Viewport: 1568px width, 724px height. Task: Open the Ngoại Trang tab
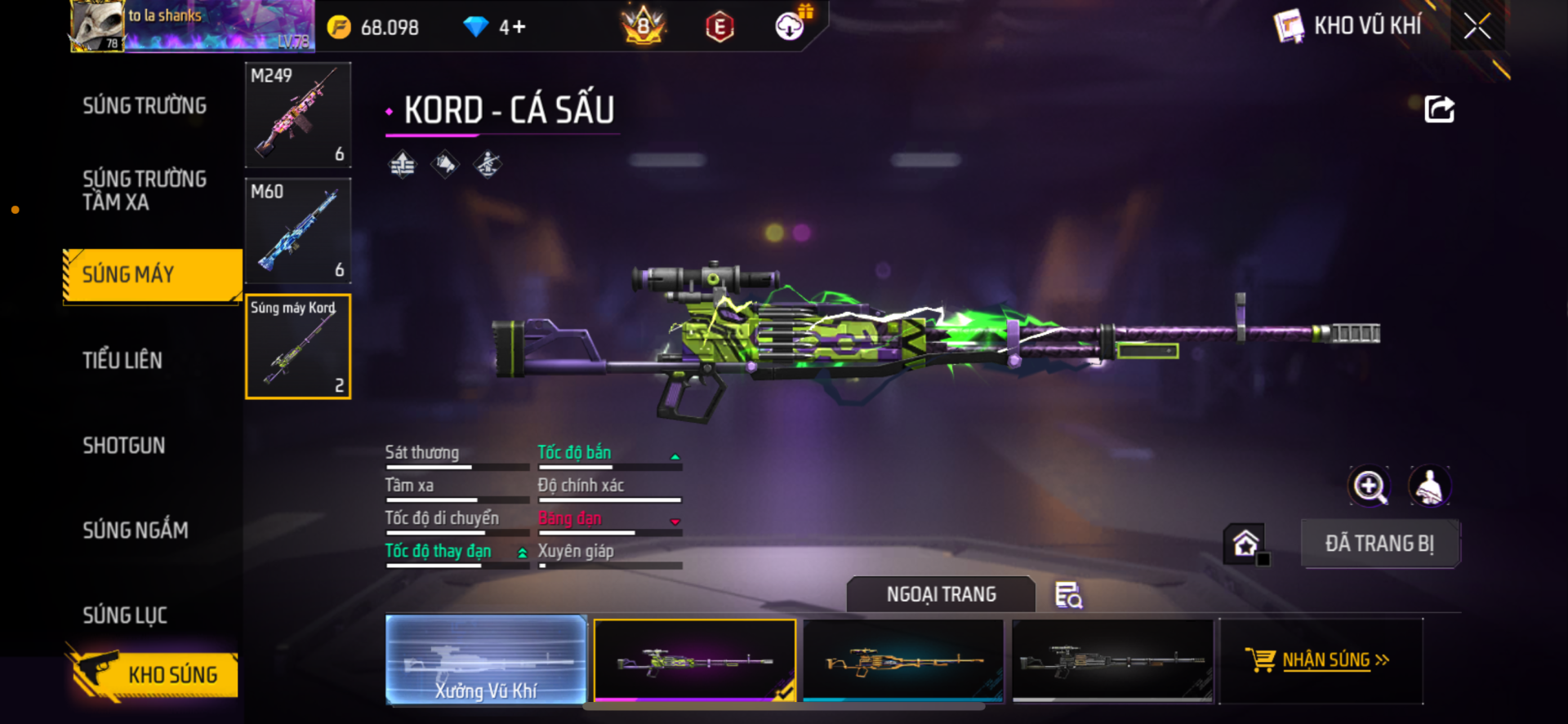point(941,594)
